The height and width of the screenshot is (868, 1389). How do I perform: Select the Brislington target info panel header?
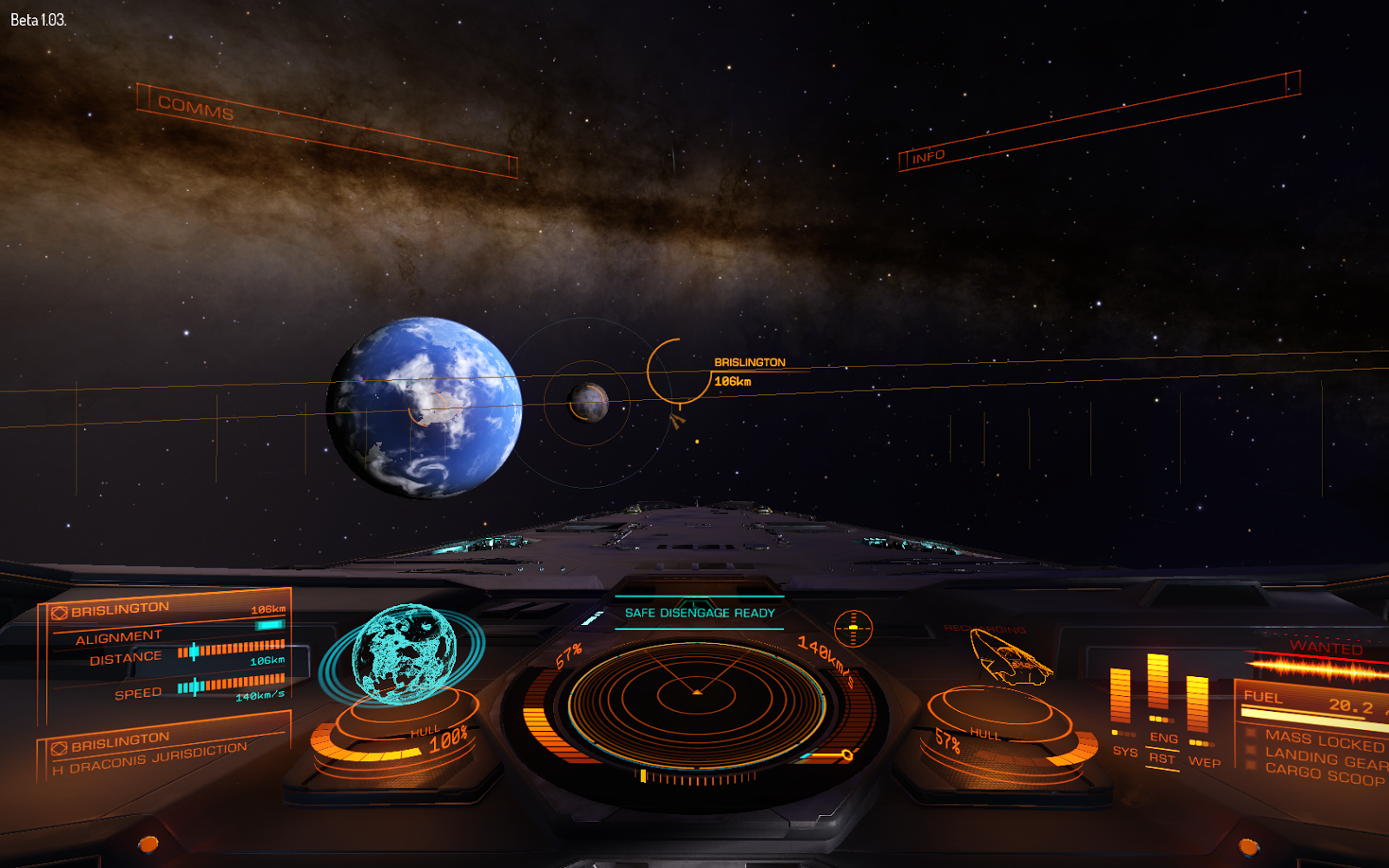coord(121,609)
